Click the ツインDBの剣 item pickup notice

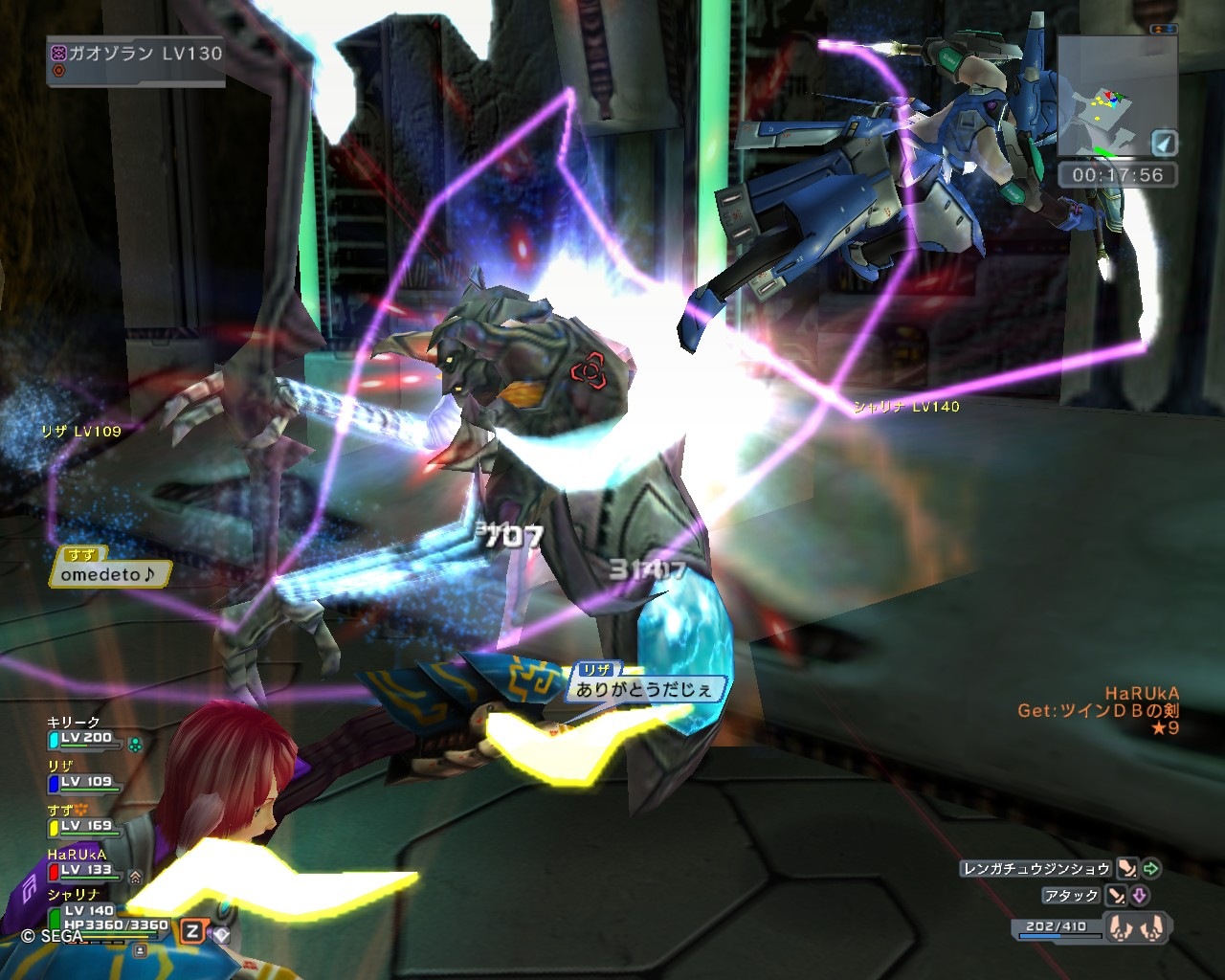tap(1099, 710)
